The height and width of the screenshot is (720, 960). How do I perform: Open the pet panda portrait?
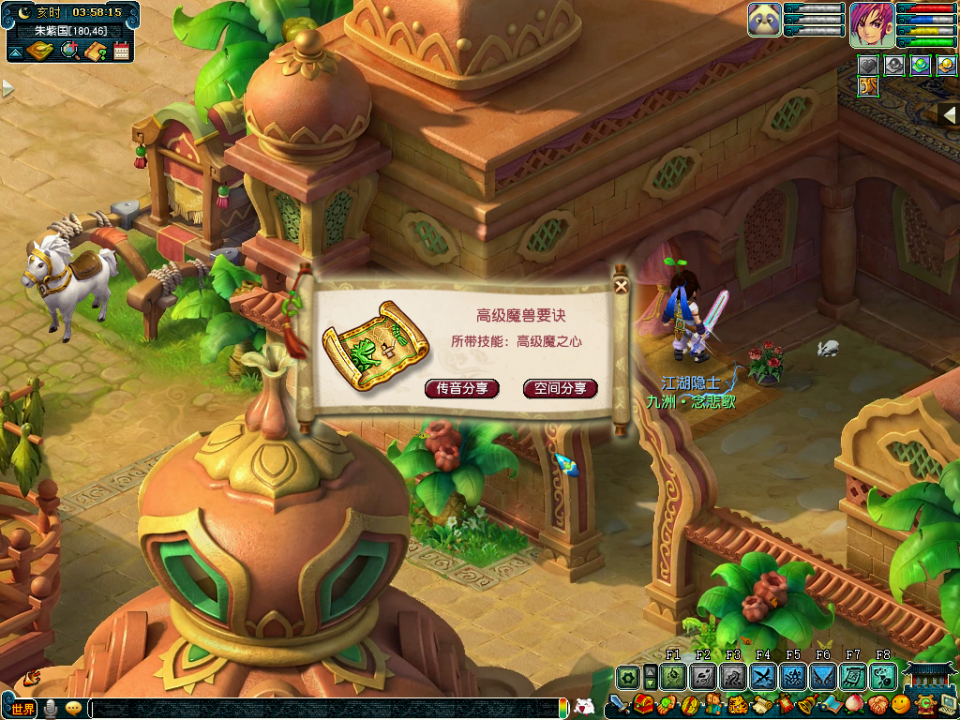click(764, 19)
